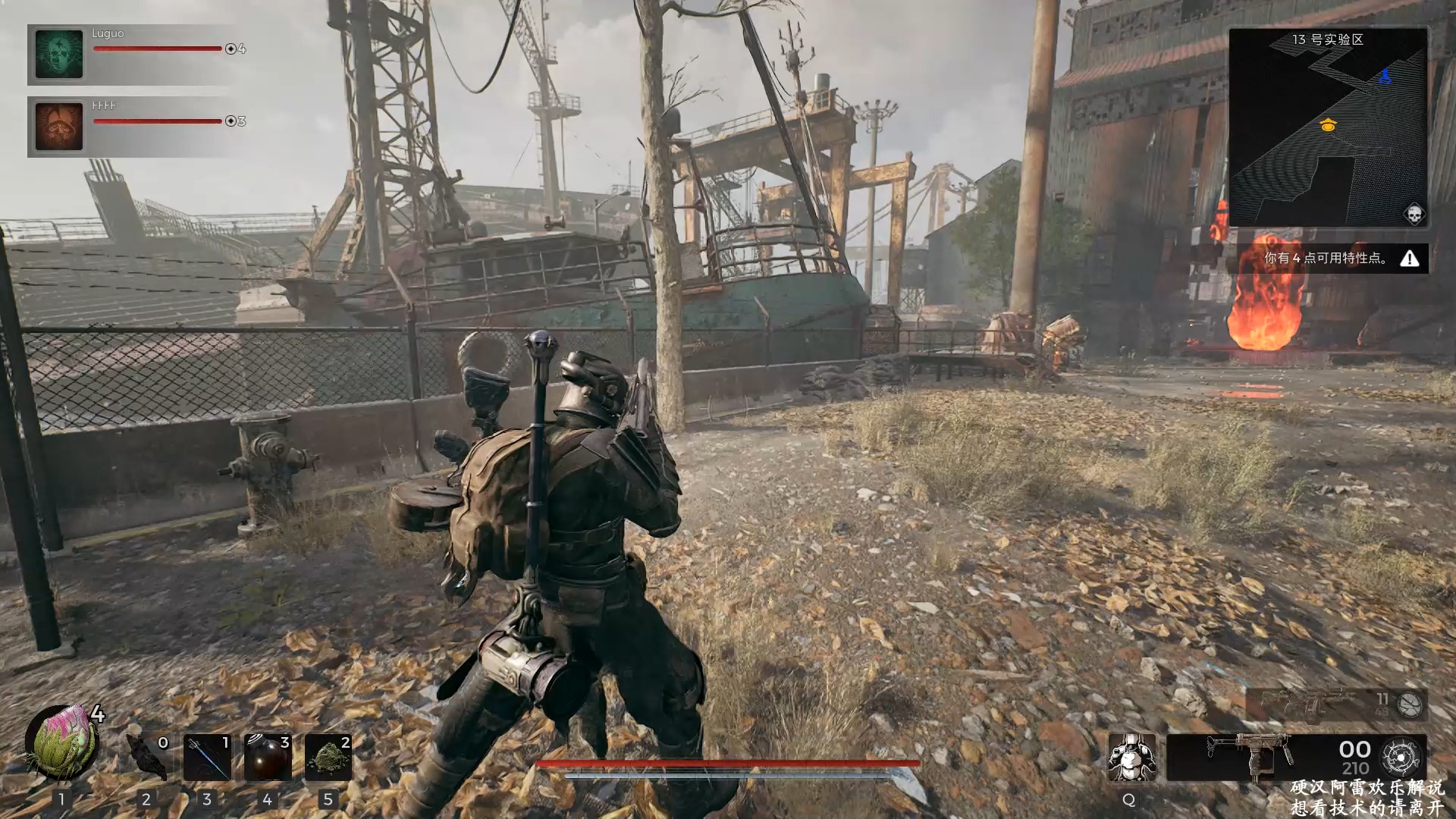Choose the dark red bomb flask slot
1456x819 pixels.
point(268,757)
